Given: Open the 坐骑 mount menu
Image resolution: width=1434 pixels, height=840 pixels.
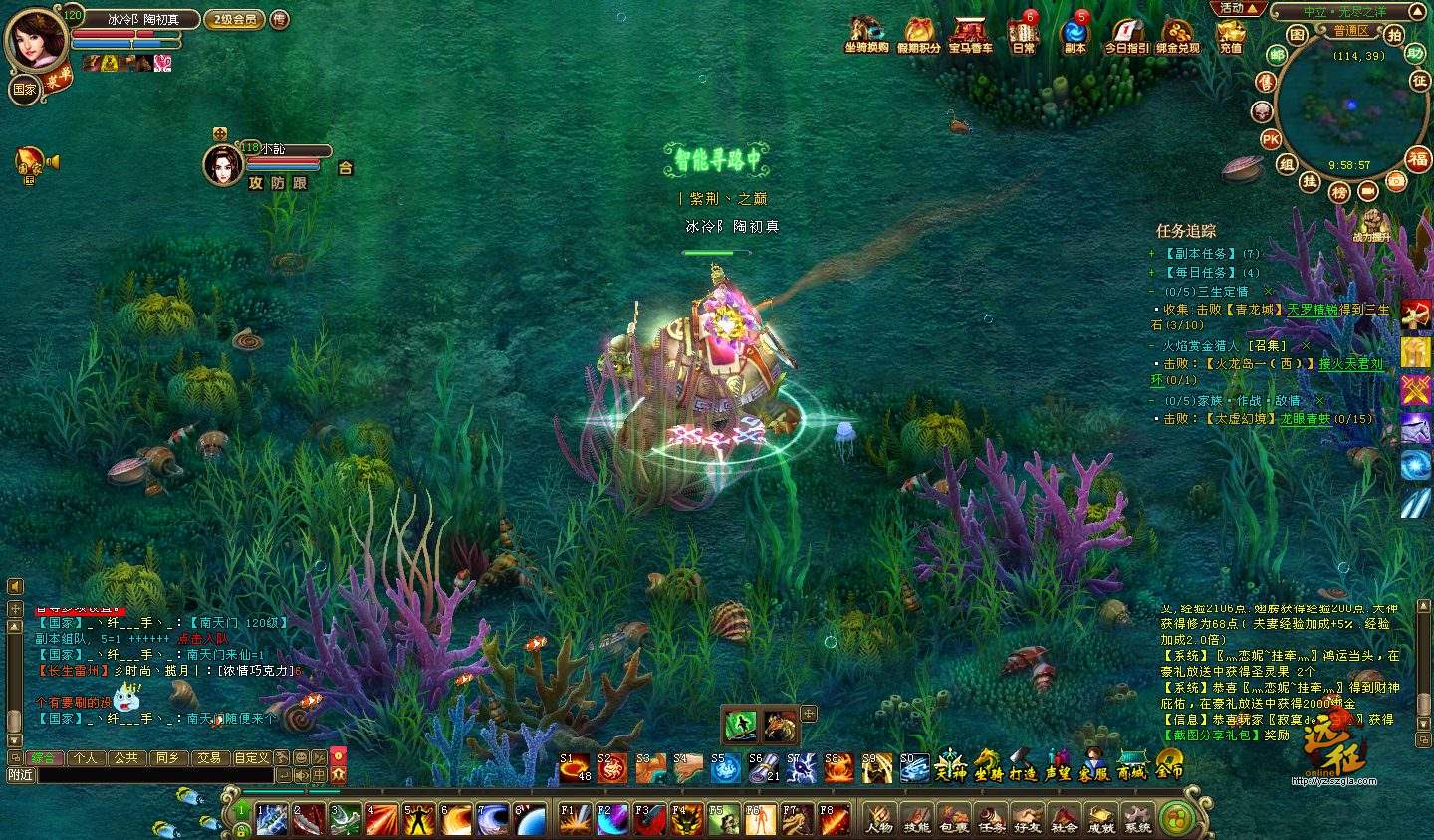Looking at the screenshot, I should pos(988,764).
